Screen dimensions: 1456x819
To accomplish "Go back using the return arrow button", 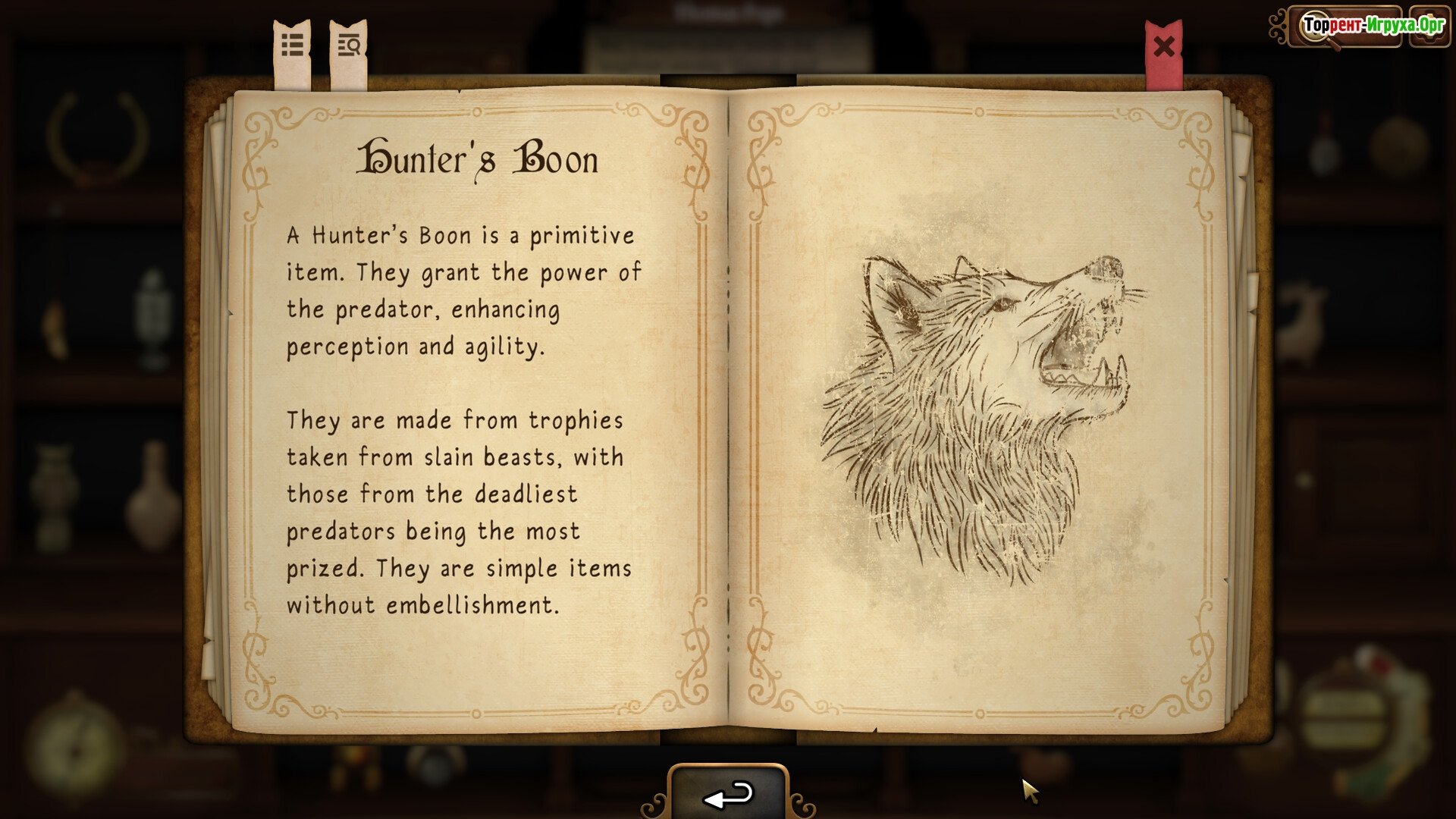I will pos(728,795).
